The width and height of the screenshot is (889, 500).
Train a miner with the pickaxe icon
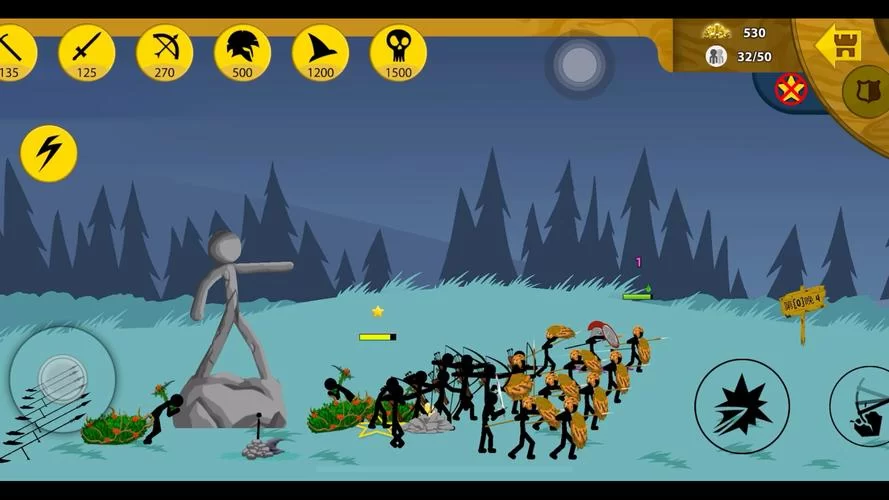click(12, 51)
